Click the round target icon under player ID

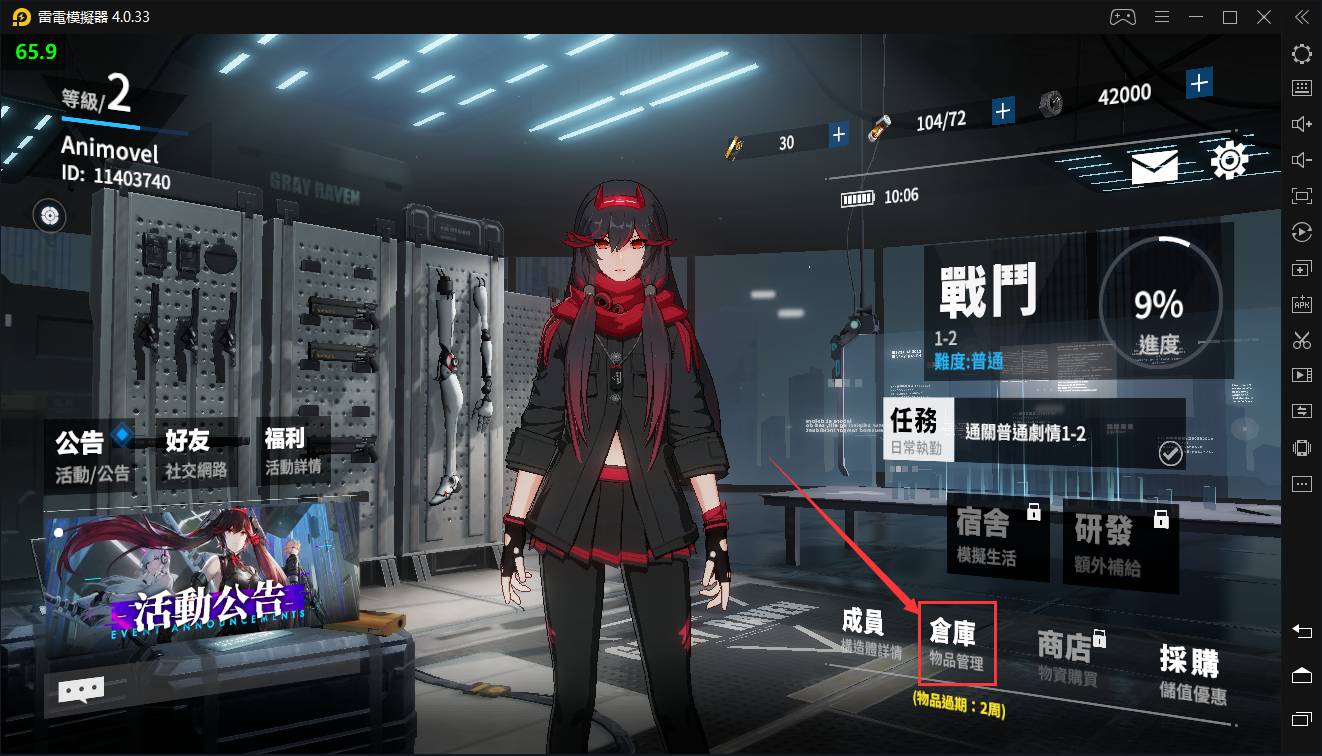click(x=50, y=214)
